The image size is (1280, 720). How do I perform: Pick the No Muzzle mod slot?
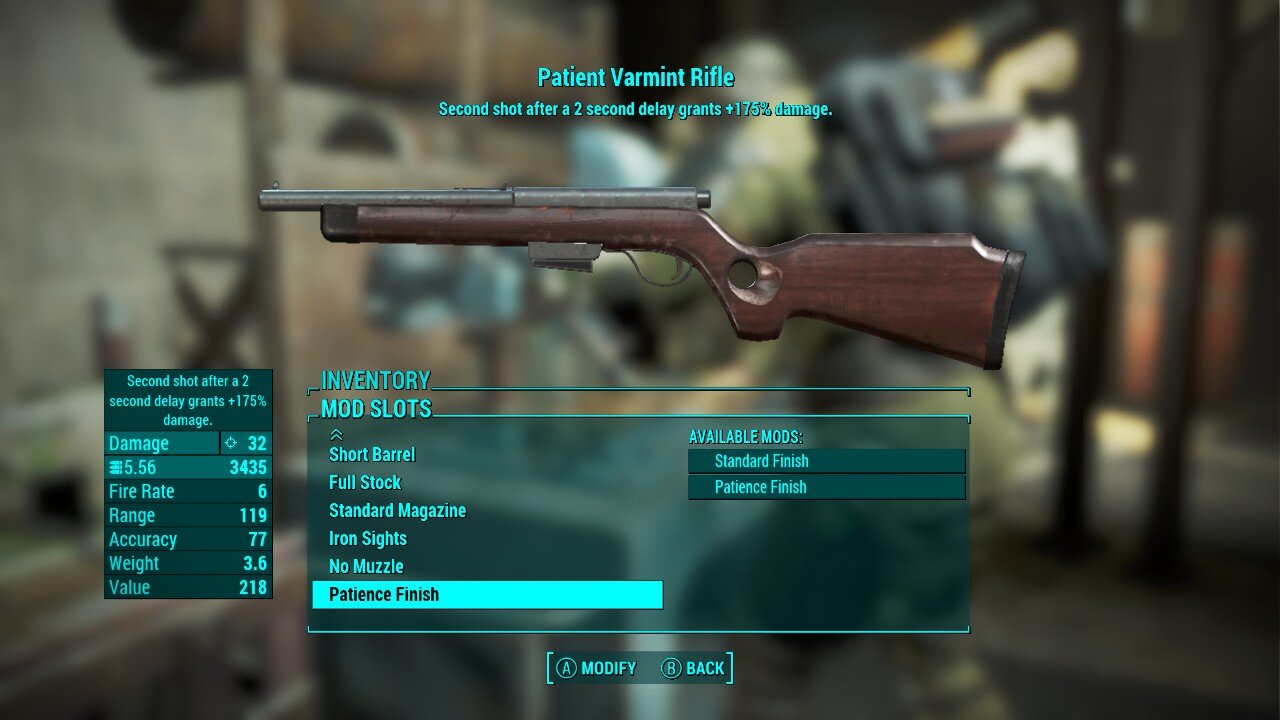pos(366,566)
